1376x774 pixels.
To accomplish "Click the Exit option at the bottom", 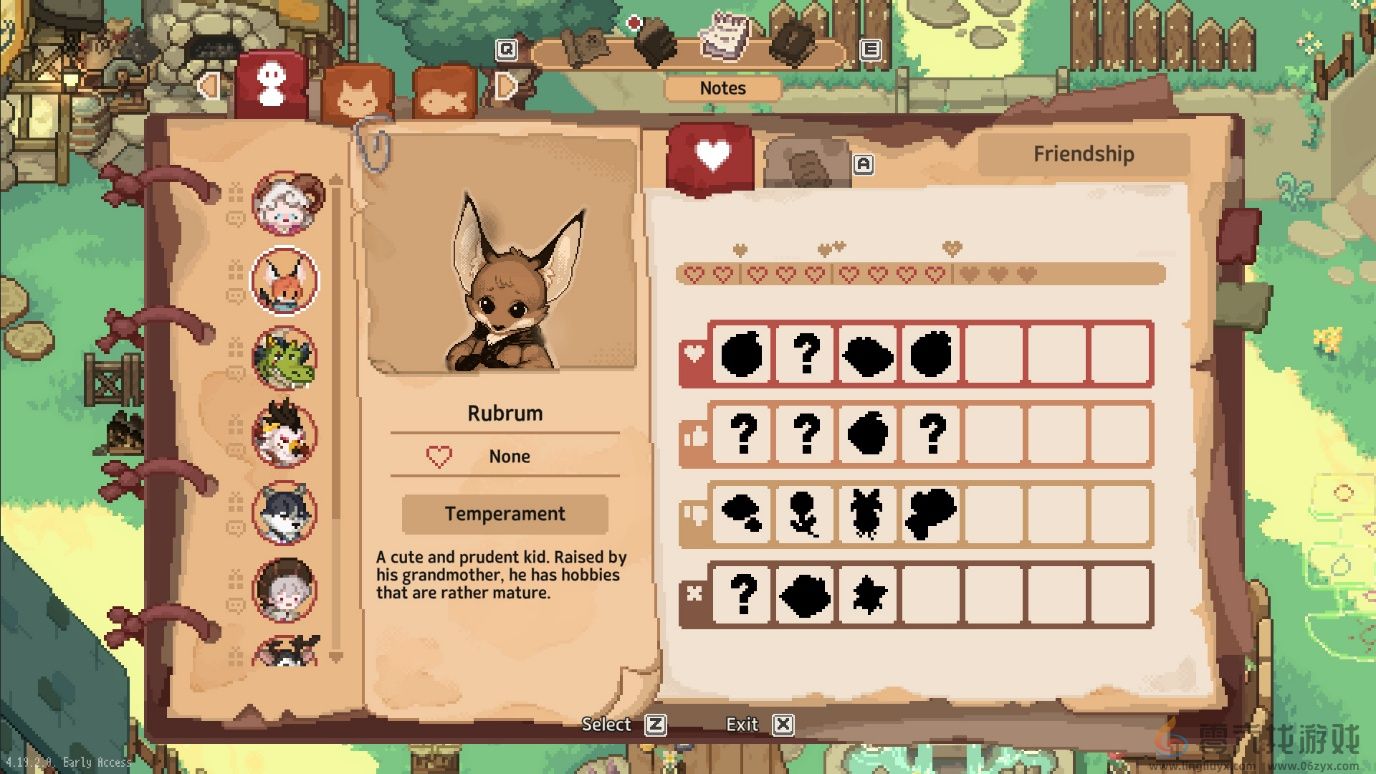I will [758, 725].
